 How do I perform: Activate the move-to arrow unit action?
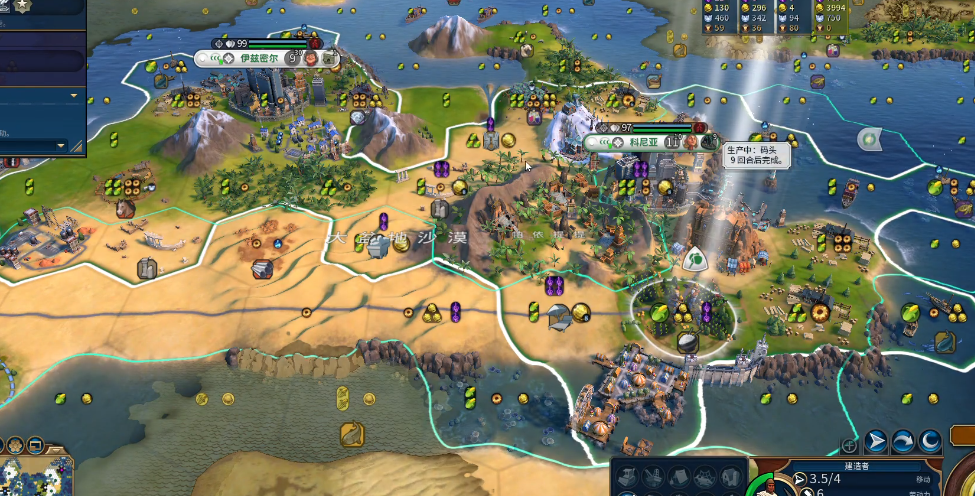[876, 441]
